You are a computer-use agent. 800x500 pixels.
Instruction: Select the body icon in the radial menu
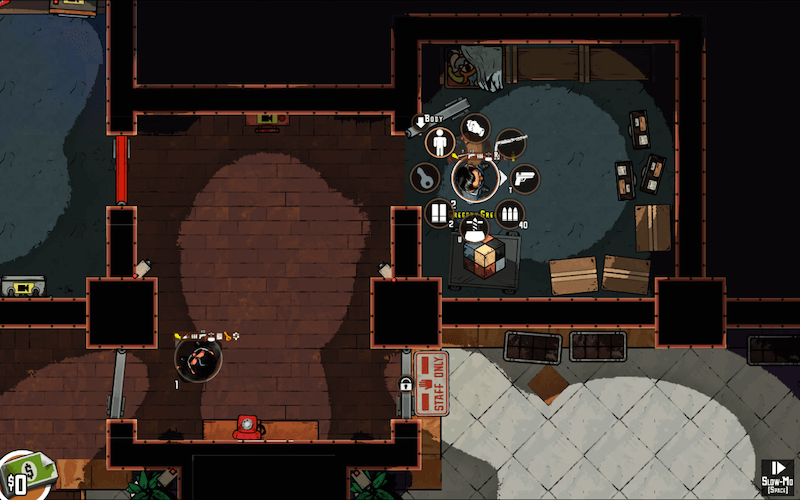pos(439,142)
